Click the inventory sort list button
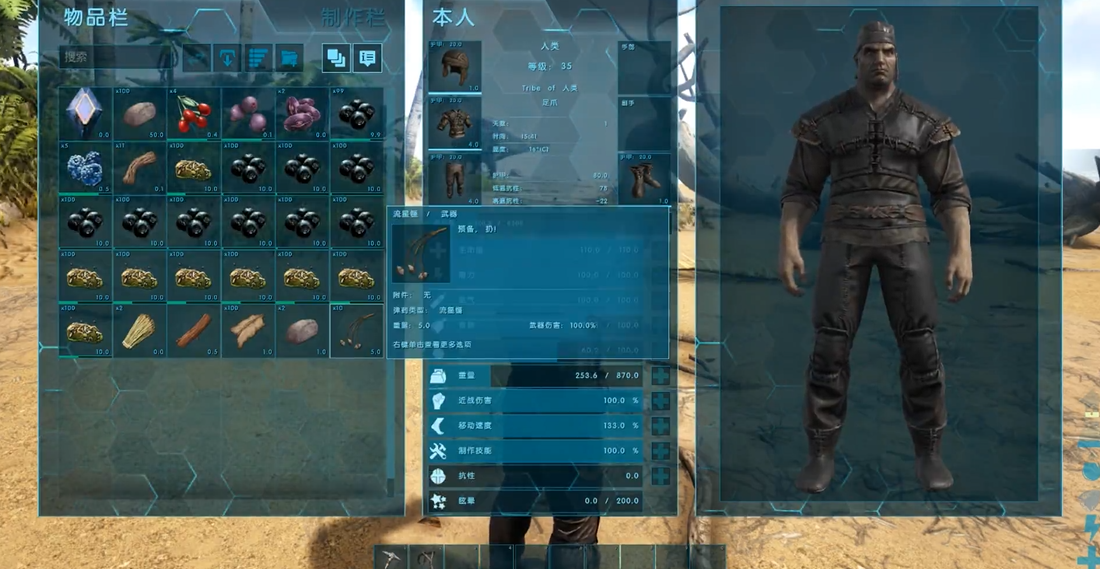The image size is (1100, 569). click(x=259, y=58)
